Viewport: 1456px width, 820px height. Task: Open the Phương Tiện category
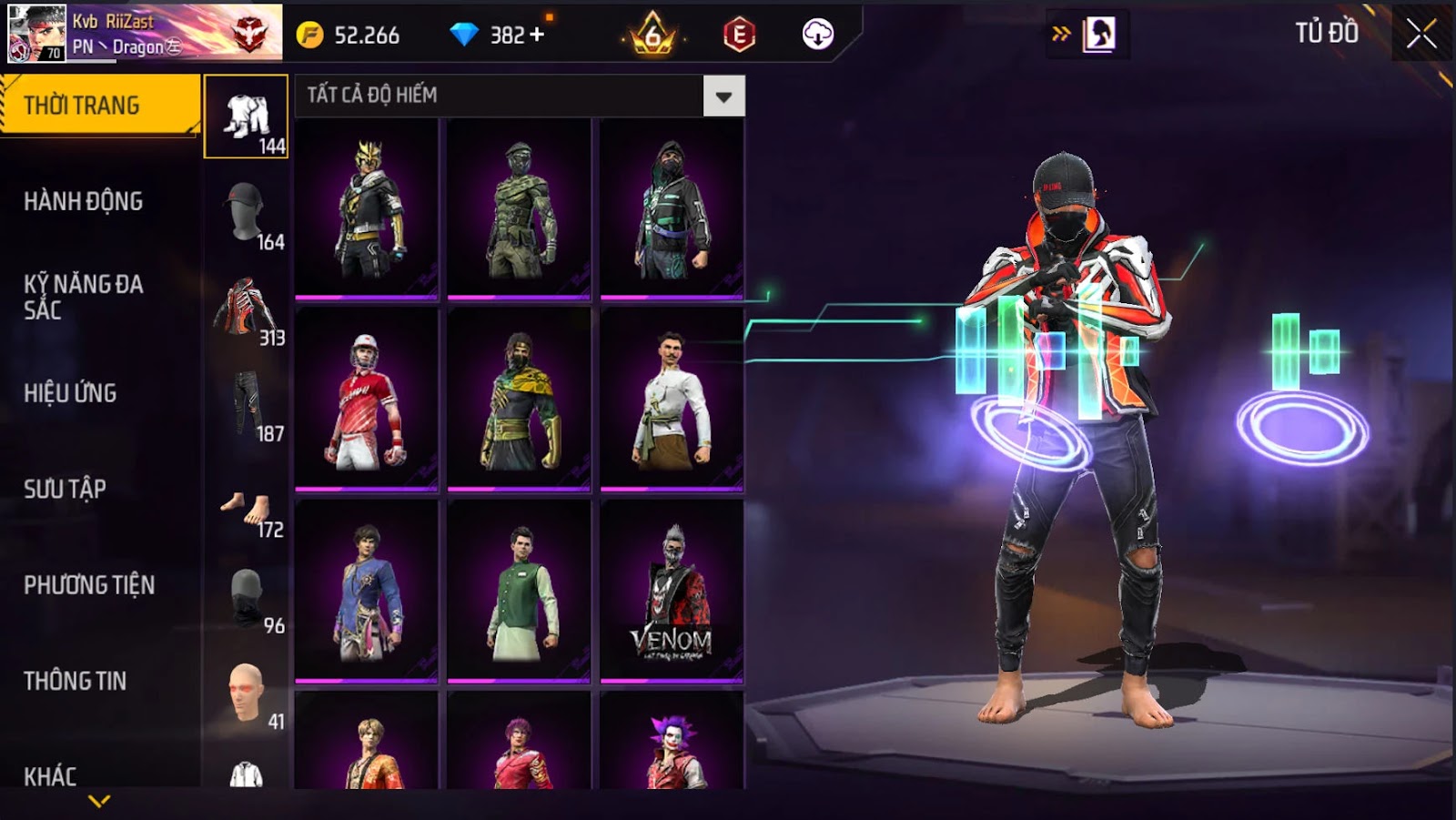[89, 585]
